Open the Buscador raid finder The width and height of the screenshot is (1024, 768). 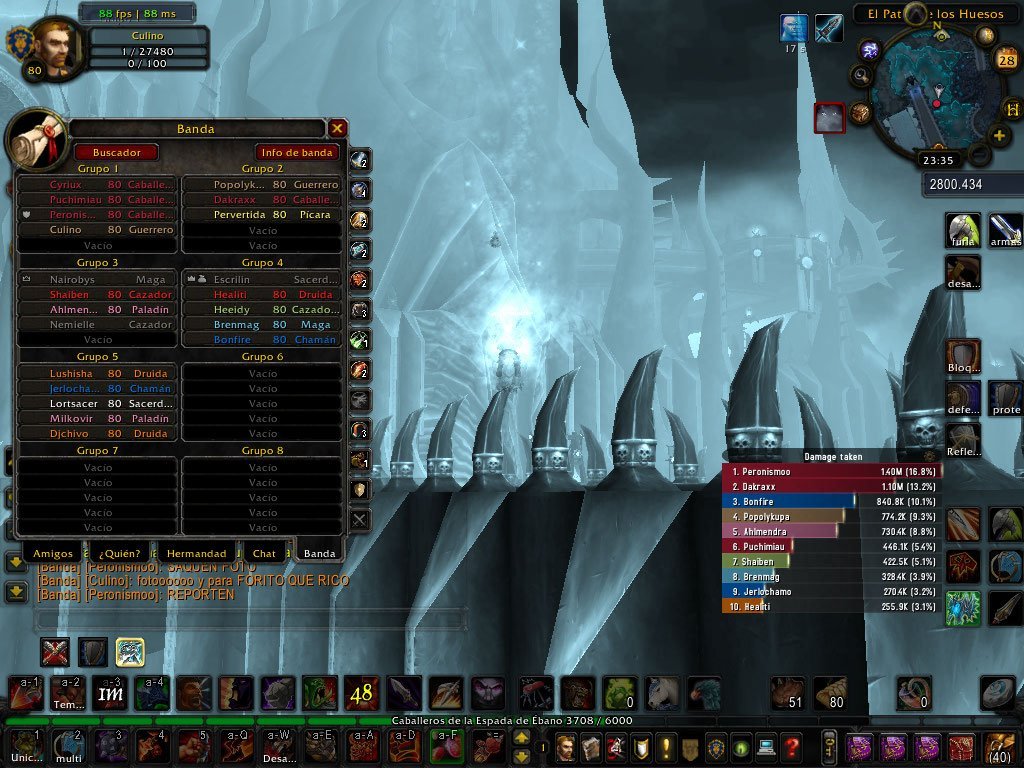tap(116, 152)
